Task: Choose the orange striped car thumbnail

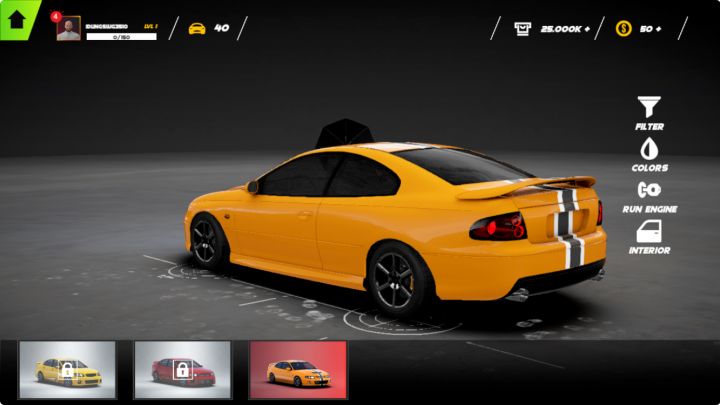Action: pyautogui.click(x=298, y=370)
